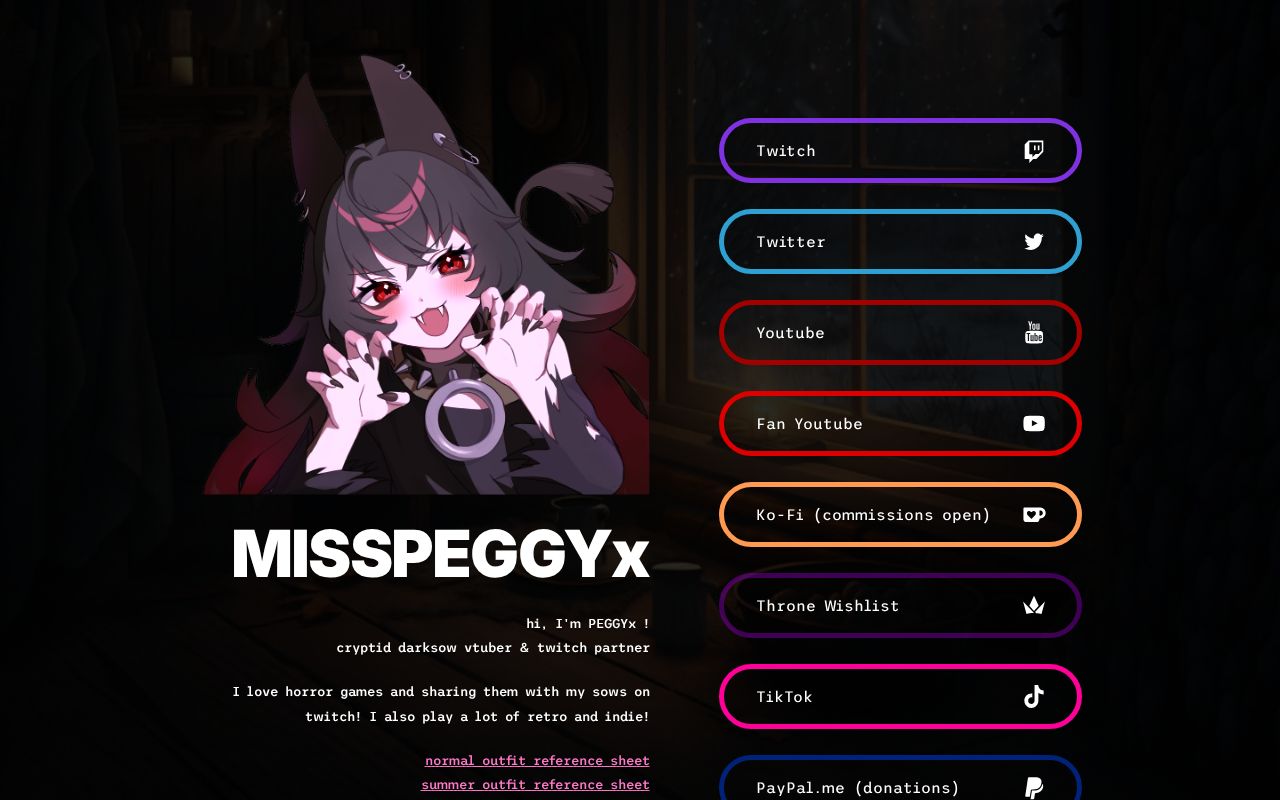Click the Ko-Fi coffee cup icon

(x=1033, y=514)
